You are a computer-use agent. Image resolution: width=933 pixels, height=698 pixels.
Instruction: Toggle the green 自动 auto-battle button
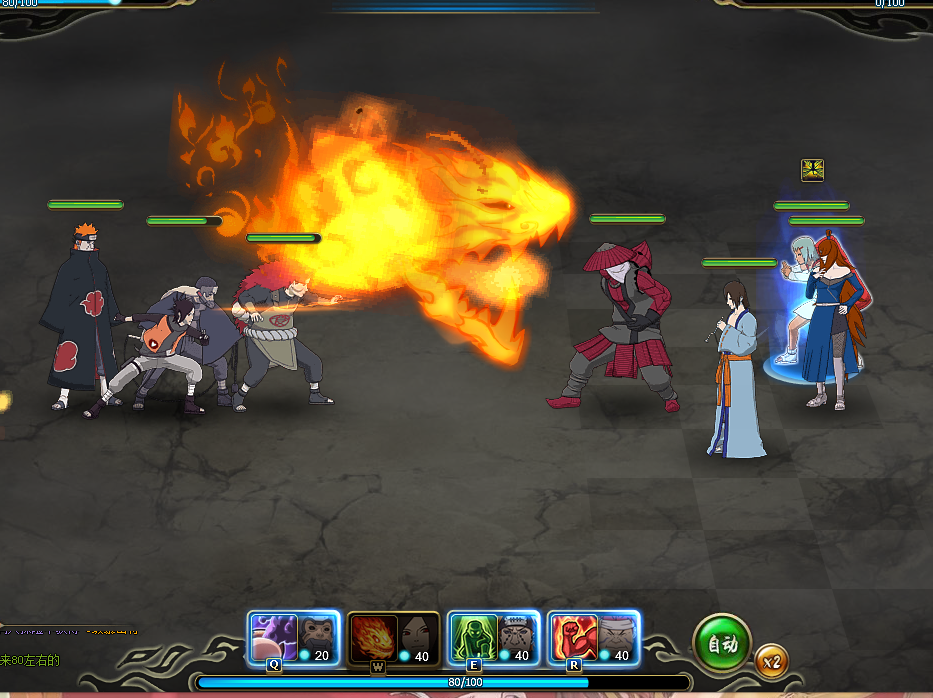(x=721, y=643)
